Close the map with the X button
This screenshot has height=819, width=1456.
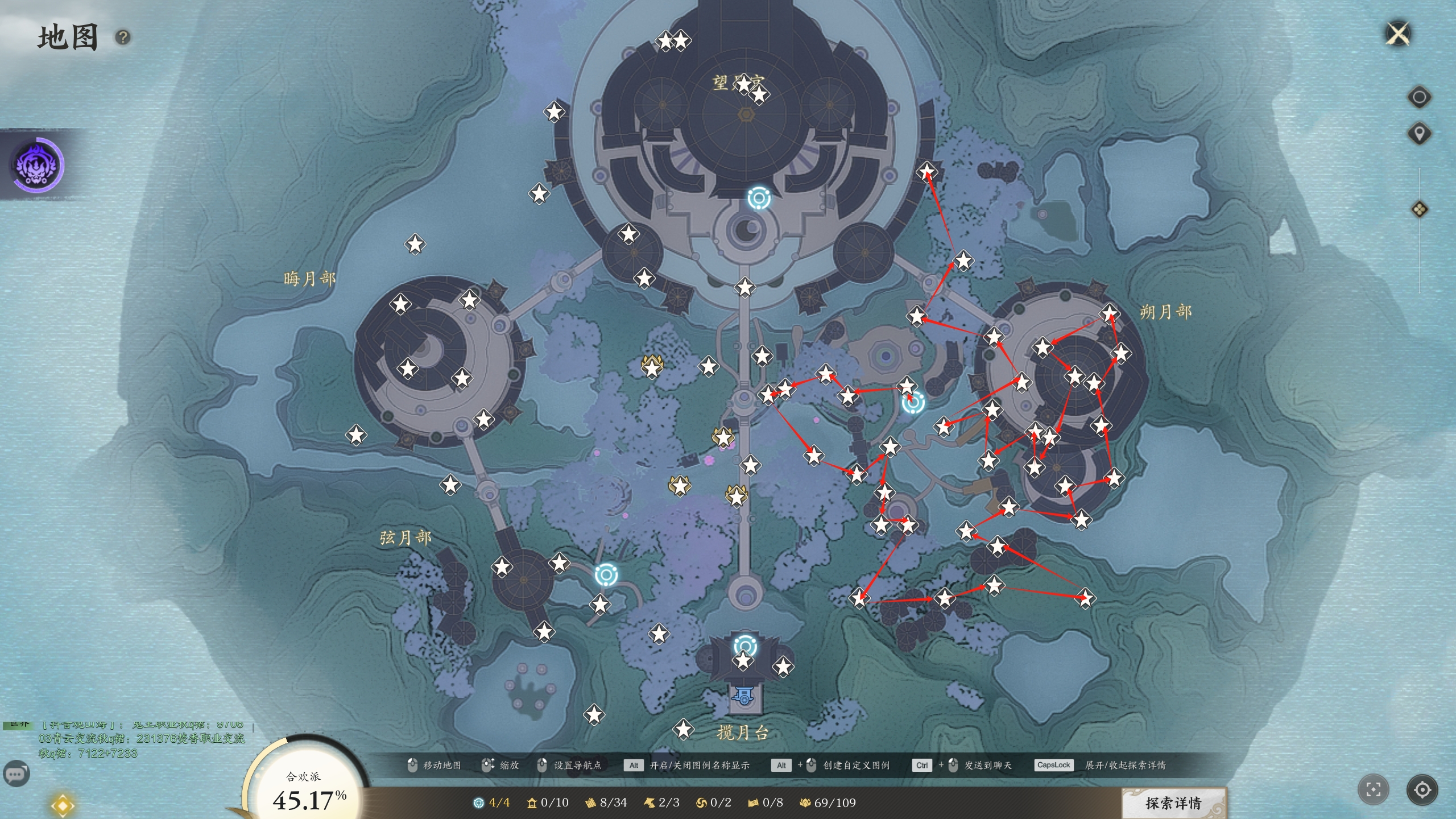coord(1398,34)
